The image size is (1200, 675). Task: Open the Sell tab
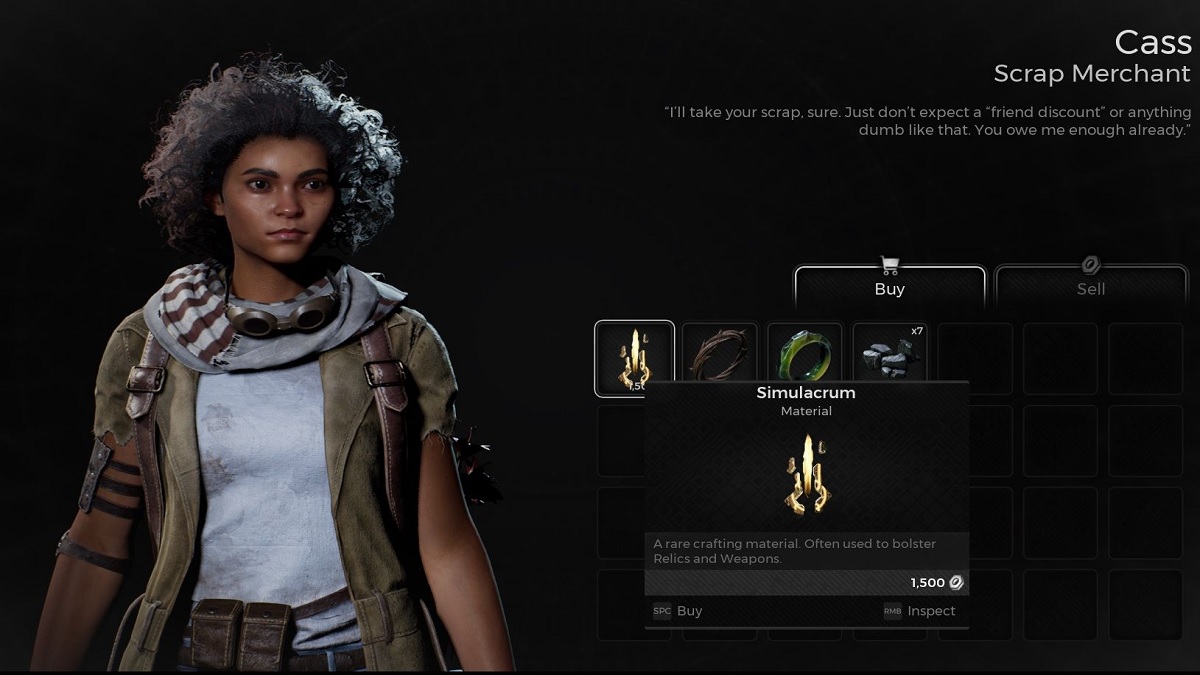pos(1090,288)
